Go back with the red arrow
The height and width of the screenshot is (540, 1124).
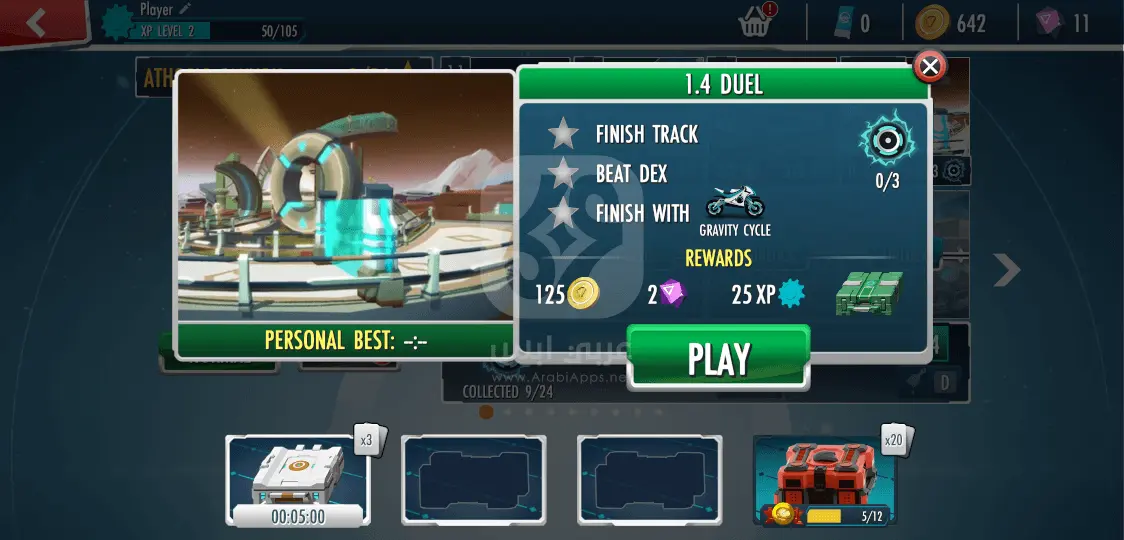coord(38,23)
